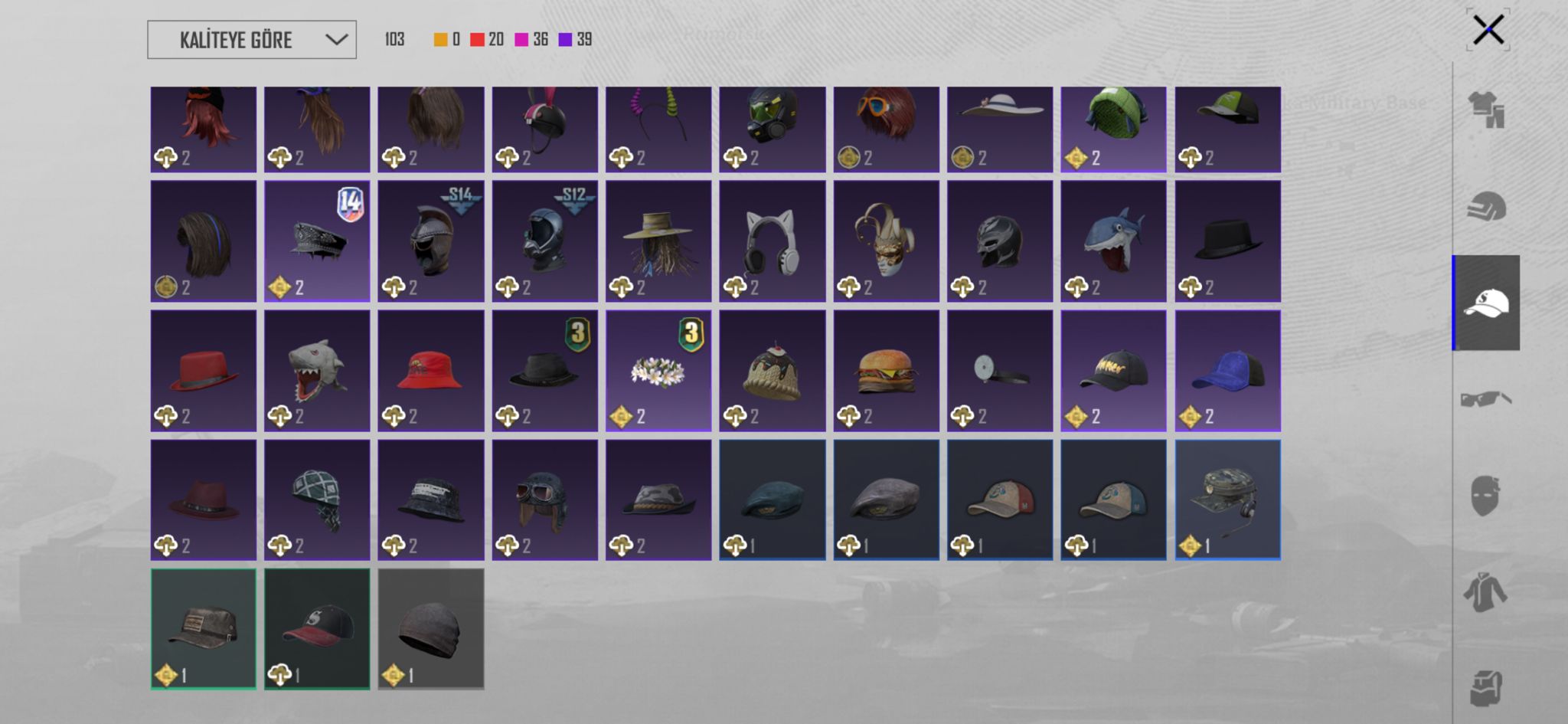1568x724 pixels.
Task: Open the Kaliteye Göre sort dropdown
Action: pyautogui.click(x=252, y=40)
